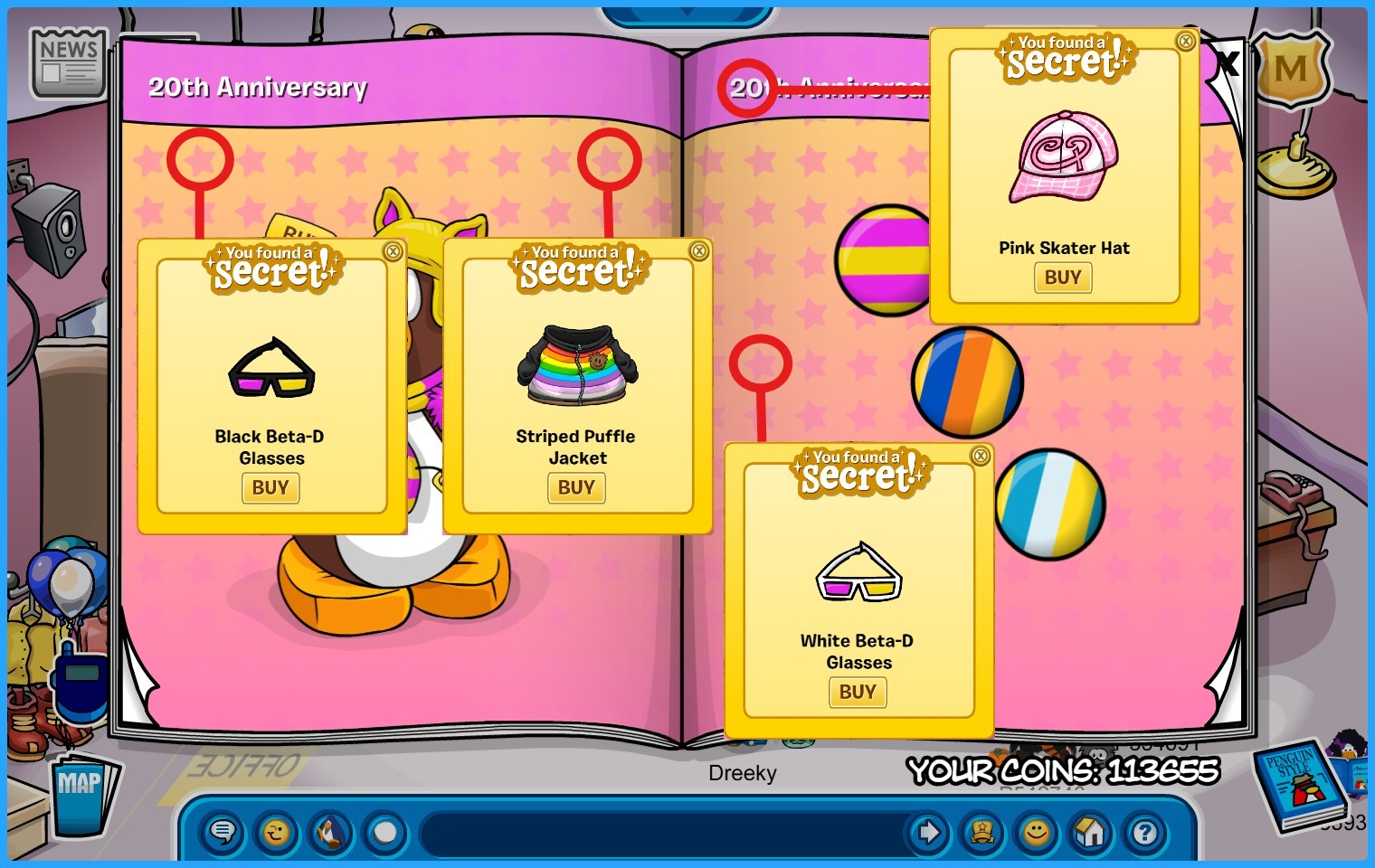Open the News newspaper

(69, 62)
